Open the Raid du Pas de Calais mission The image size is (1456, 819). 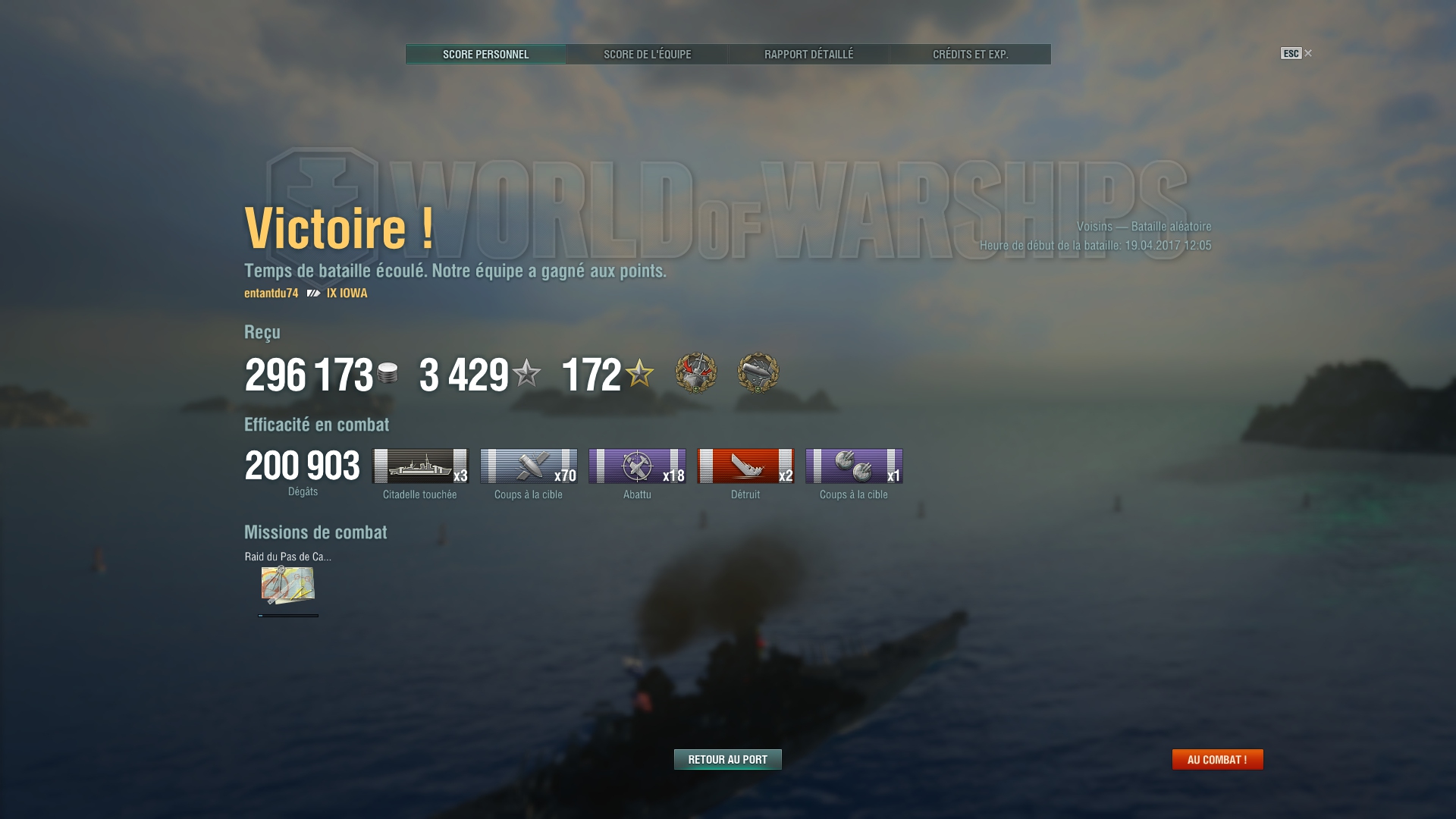tap(287, 585)
